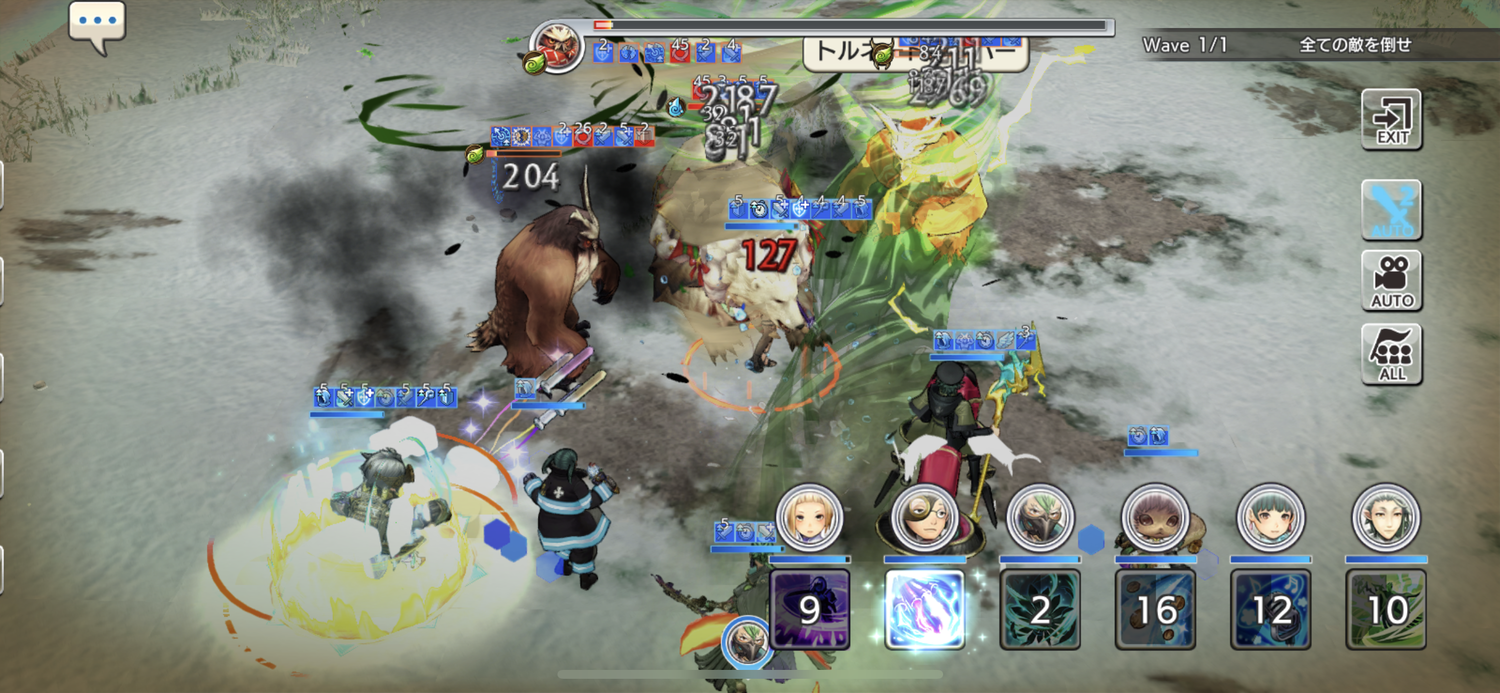Select the blonde girl character portrait

click(811, 518)
